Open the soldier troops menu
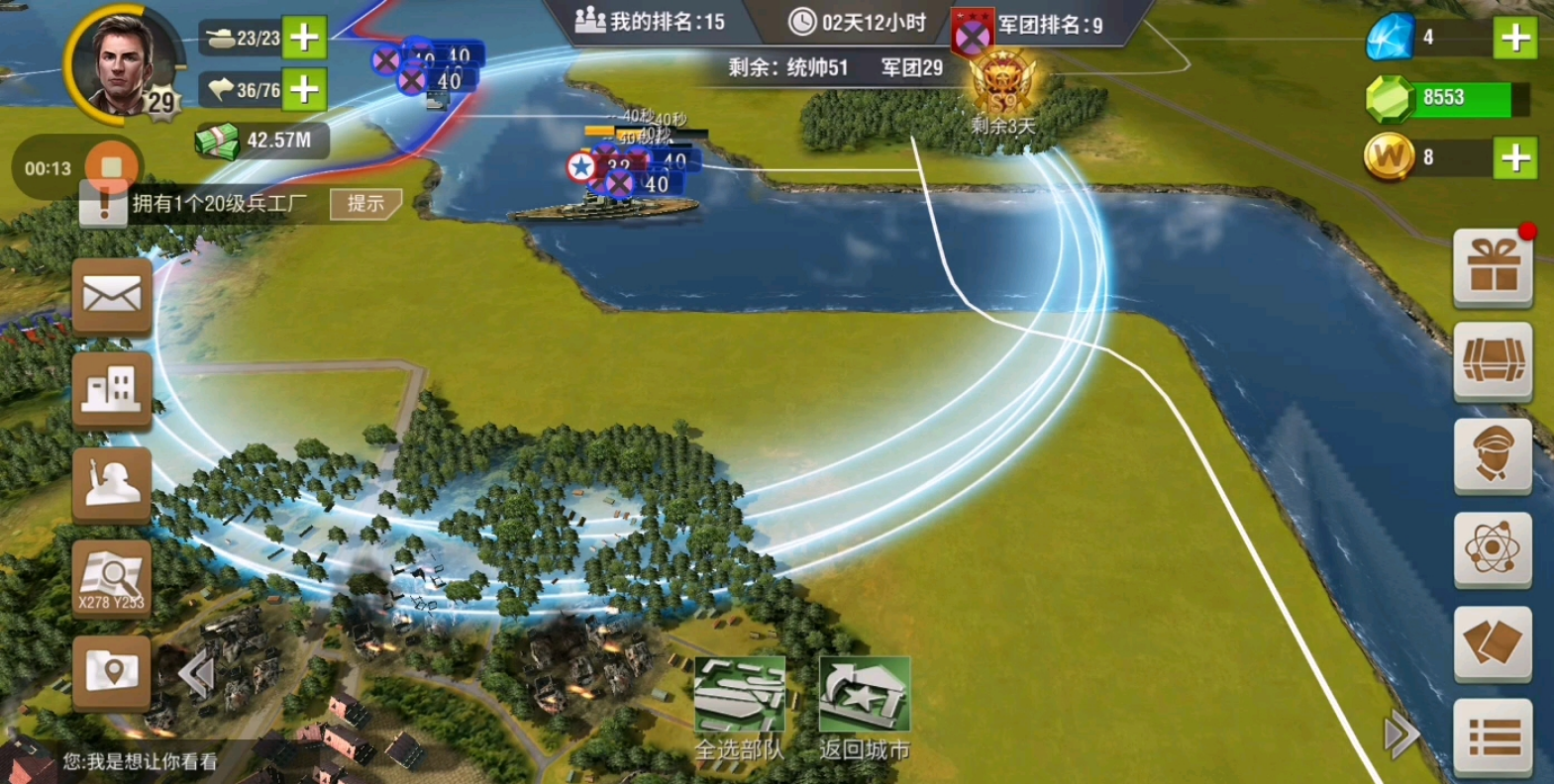This screenshot has width=1554, height=784. point(112,484)
